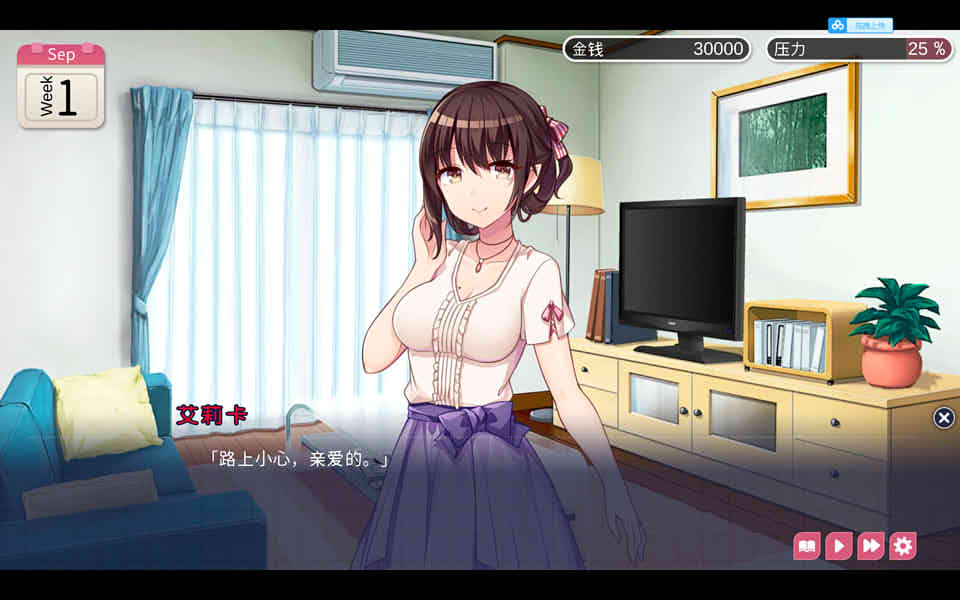Screen dimensions: 960x600
Task: Click the blue cloud upload overlay button
Action: (860, 25)
